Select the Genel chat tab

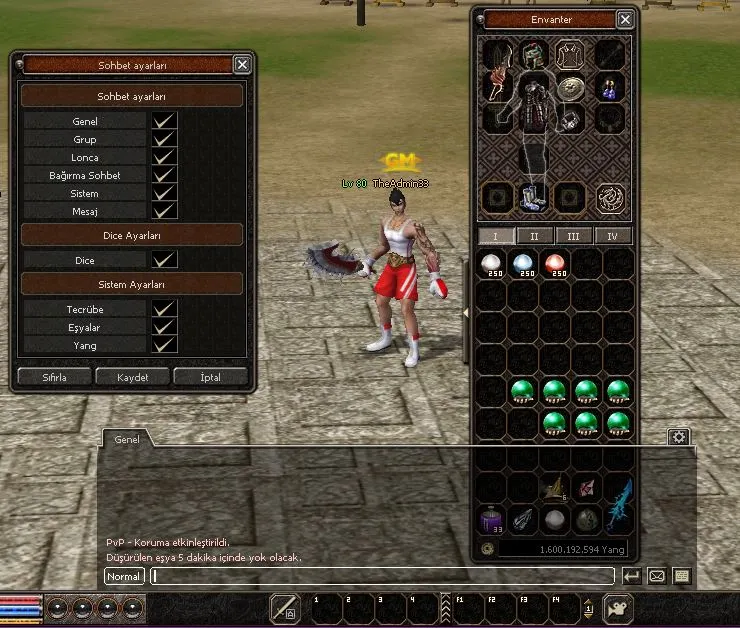(127, 439)
